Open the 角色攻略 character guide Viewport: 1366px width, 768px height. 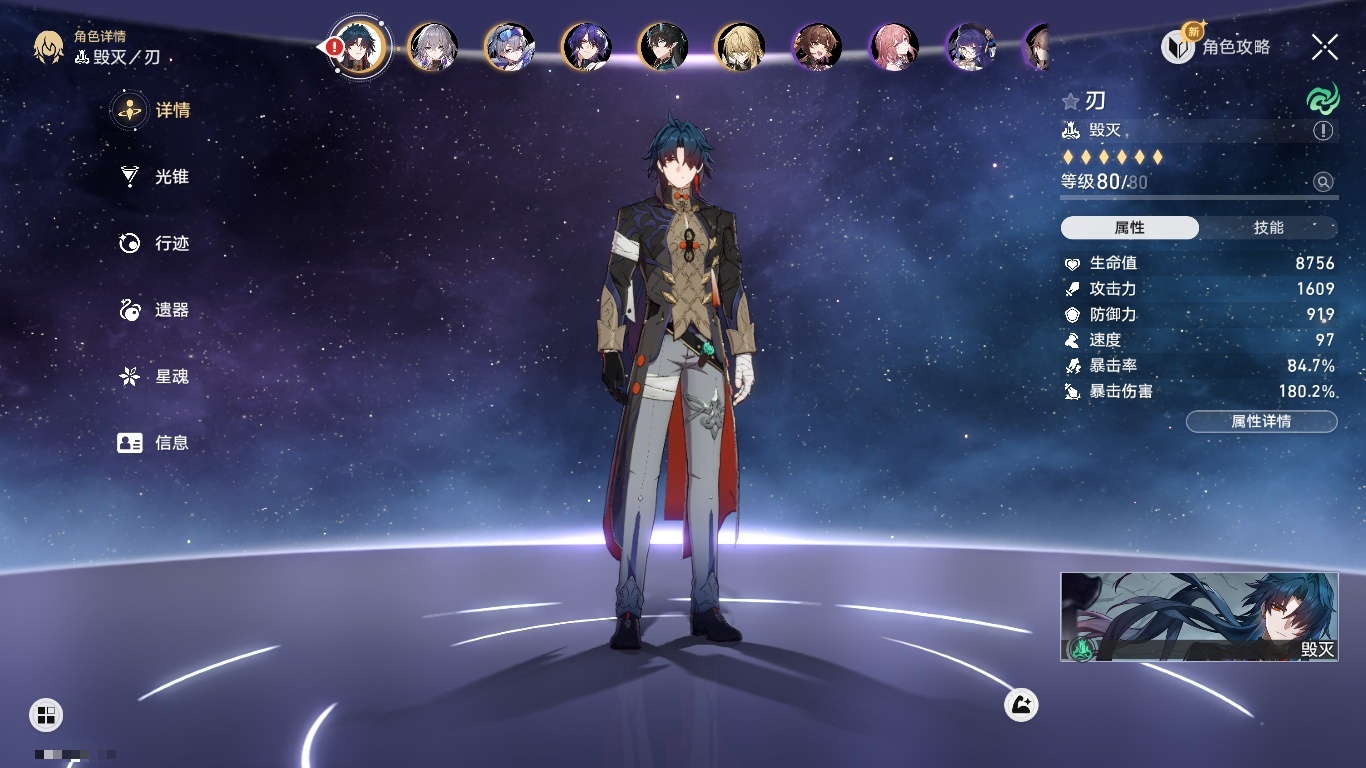pyautogui.click(x=1217, y=47)
